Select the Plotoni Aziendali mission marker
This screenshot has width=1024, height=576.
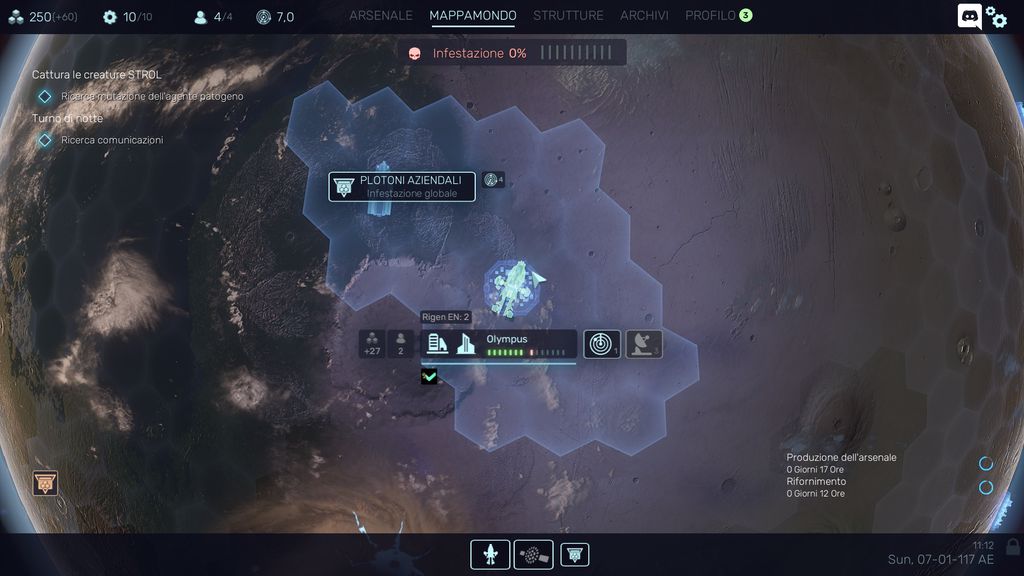click(x=402, y=186)
